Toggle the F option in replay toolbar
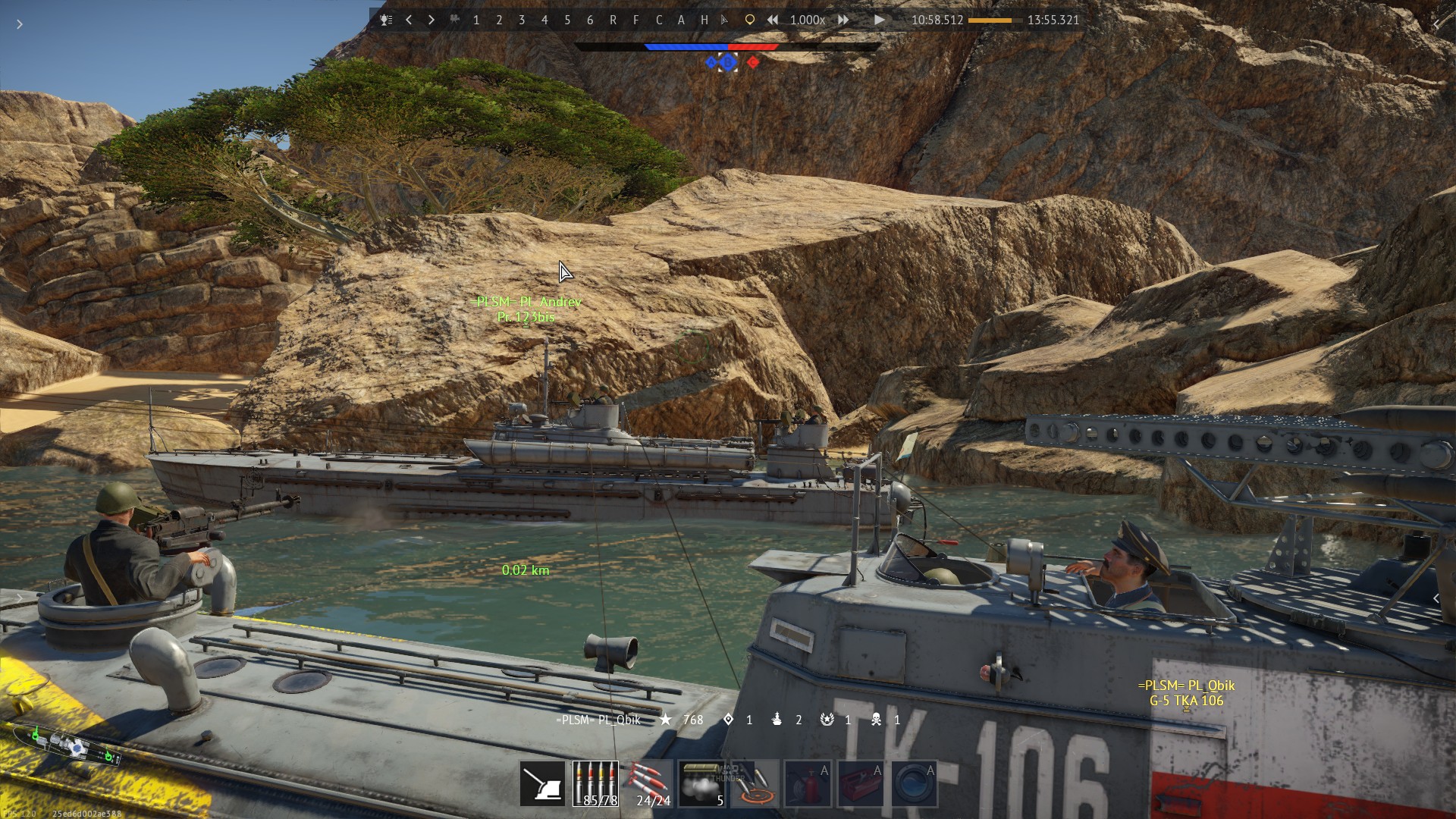The width and height of the screenshot is (1456, 819). coord(635,20)
